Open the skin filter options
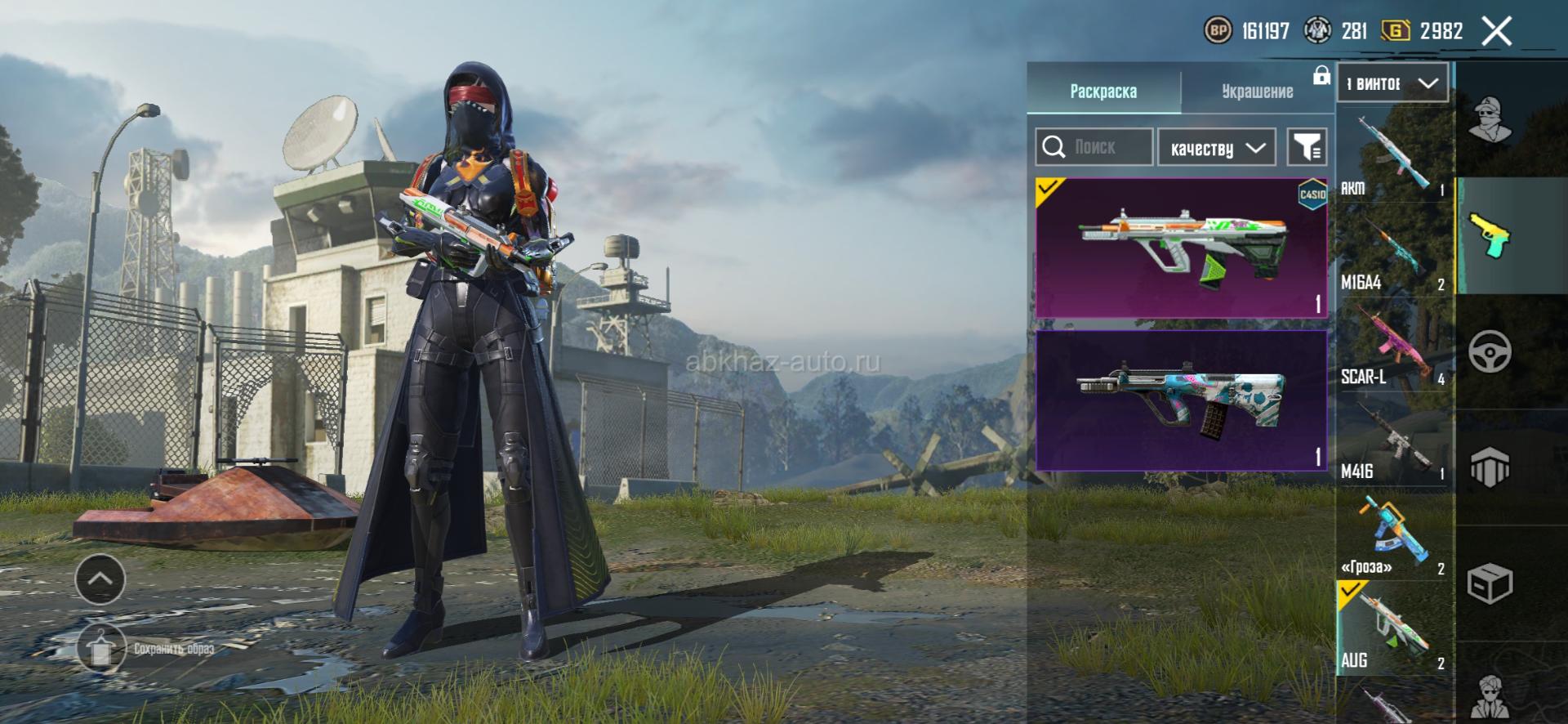Image resolution: width=1568 pixels, height=724 pixels. click(1307, 147)
